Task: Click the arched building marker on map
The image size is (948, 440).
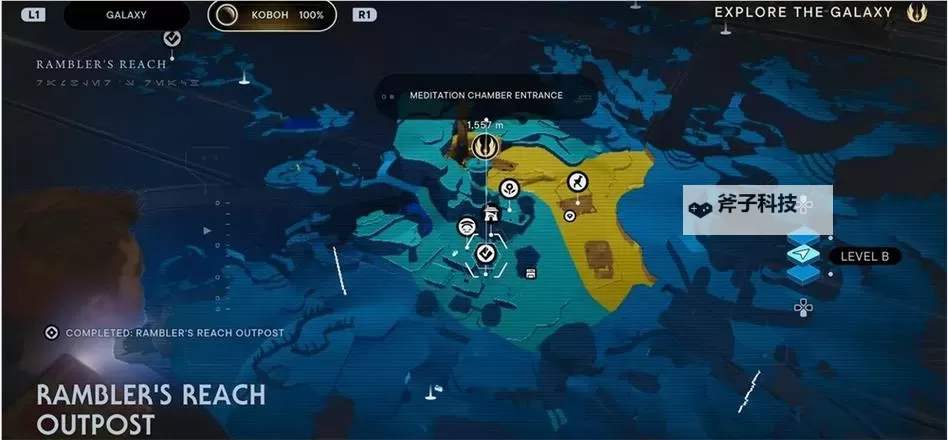Action: tap(491, 212)
